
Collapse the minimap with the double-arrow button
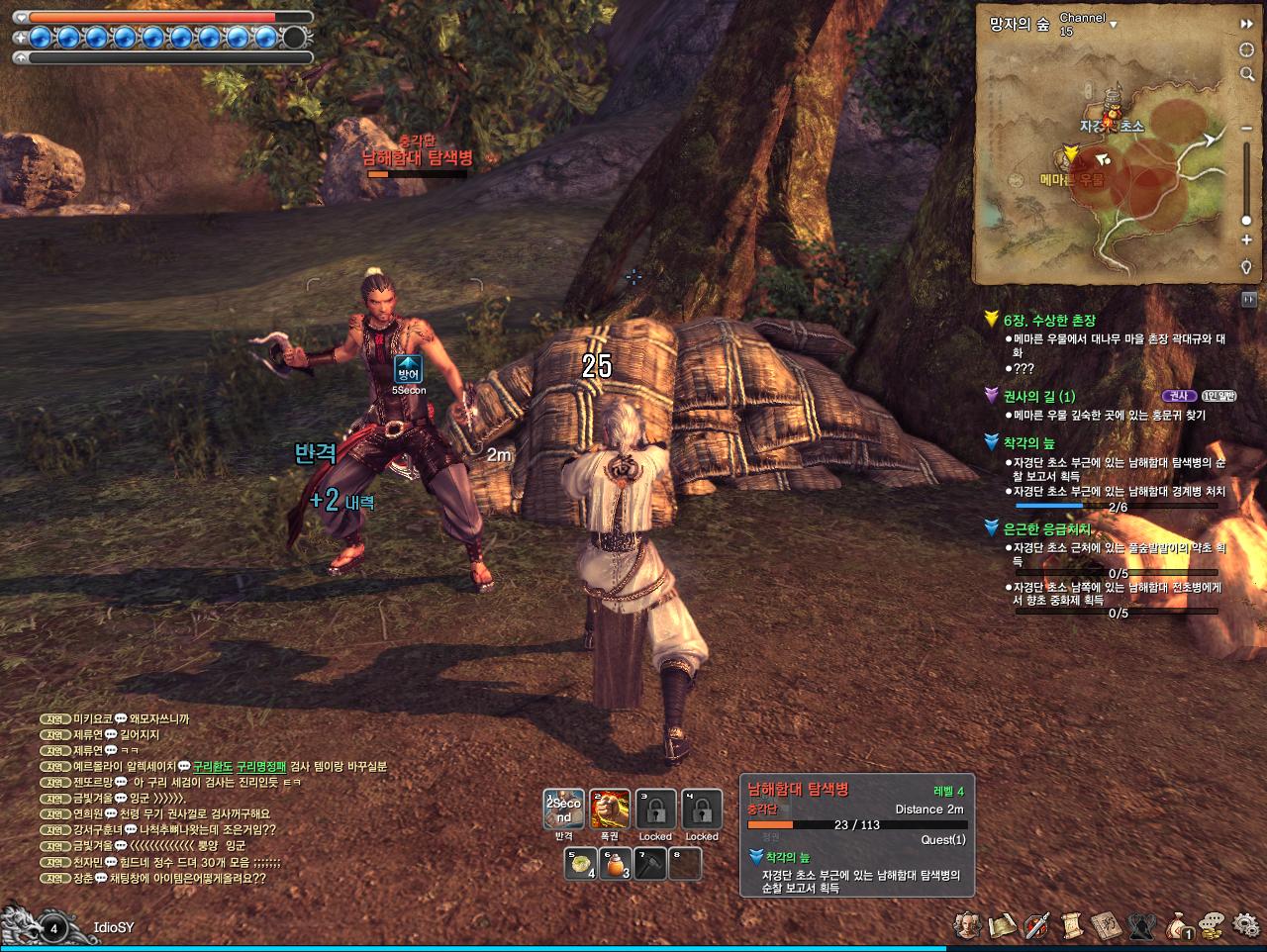[1246, 24]
